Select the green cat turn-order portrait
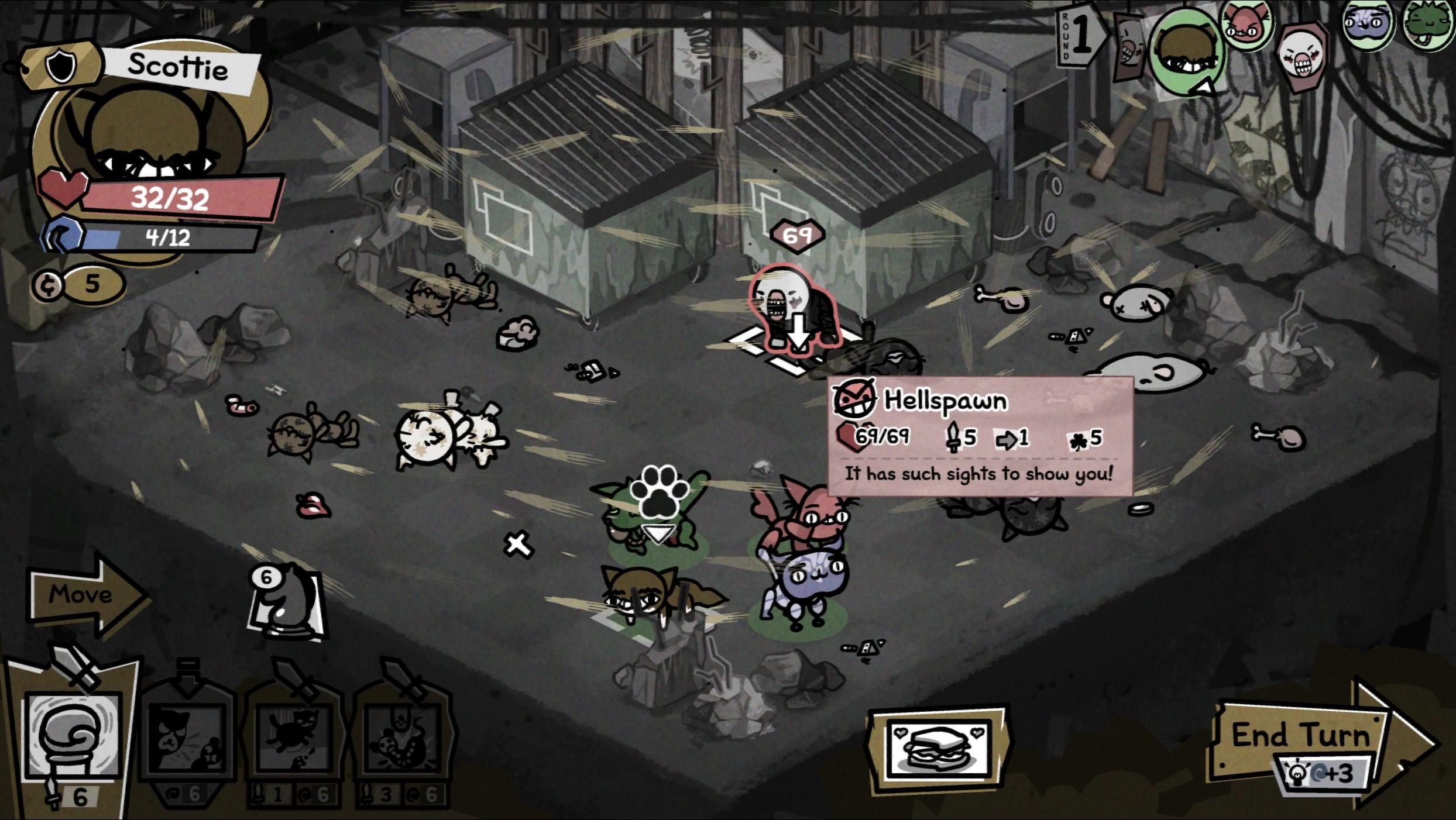1456x820 pixels. pyautogui.click(x=1428, y=25)
